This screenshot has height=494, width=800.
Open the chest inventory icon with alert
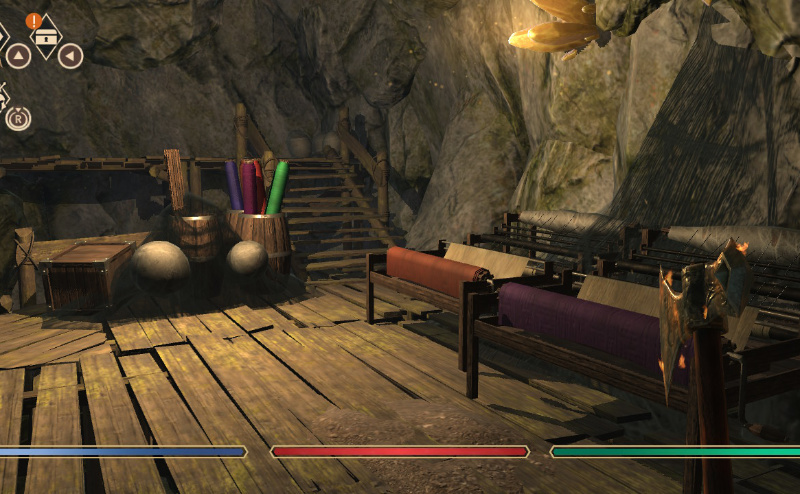45,36
